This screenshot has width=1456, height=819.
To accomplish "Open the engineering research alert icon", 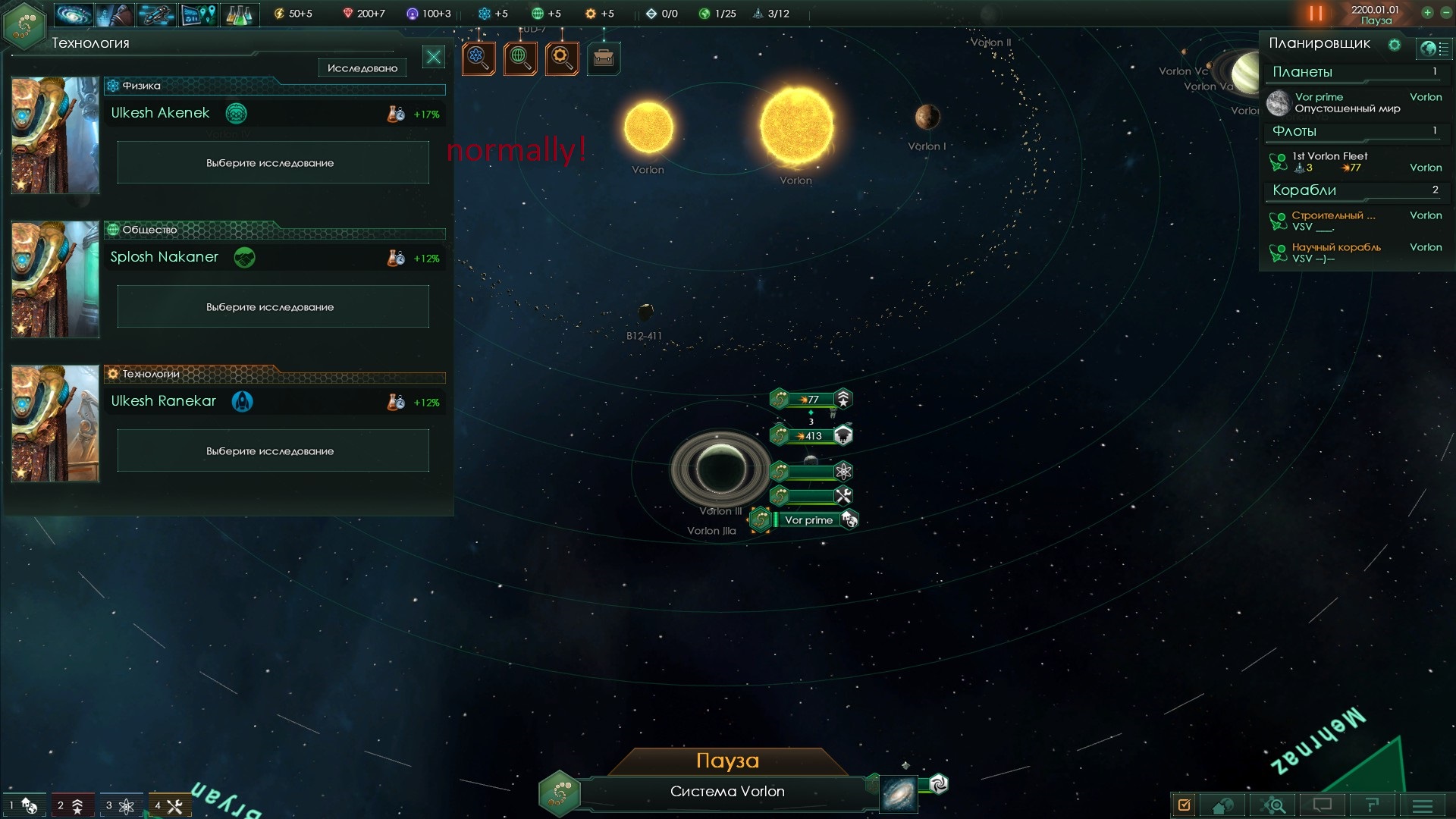I will [x=562, y=58].
